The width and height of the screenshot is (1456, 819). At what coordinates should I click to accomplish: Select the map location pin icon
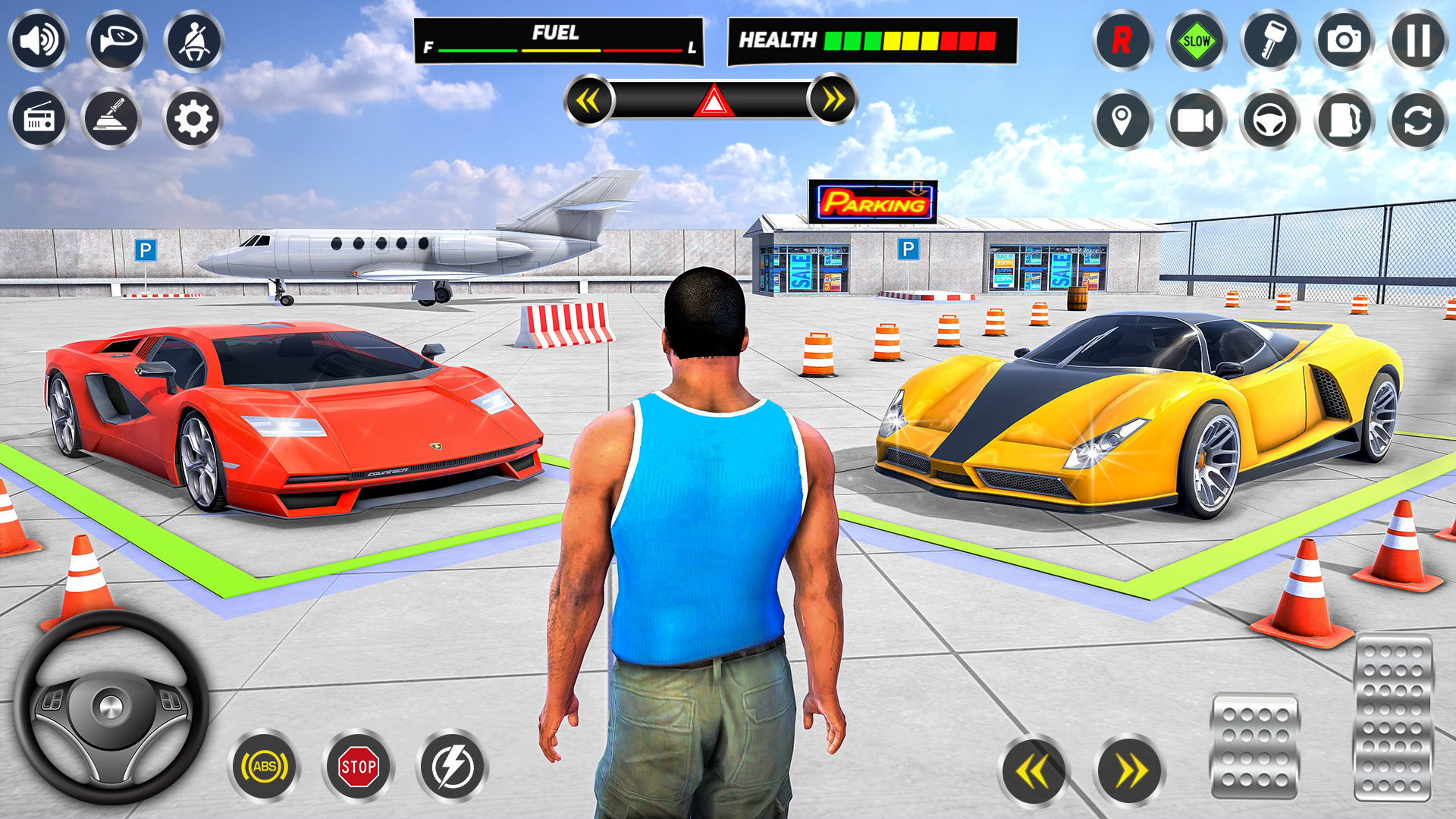1121,120
